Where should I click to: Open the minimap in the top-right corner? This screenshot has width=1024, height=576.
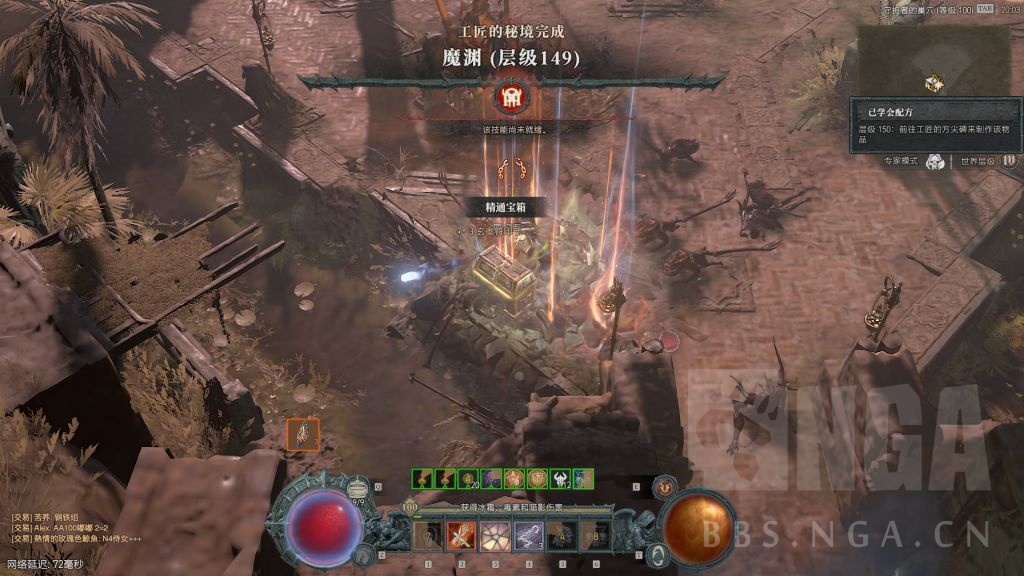(x=934, y=58)
